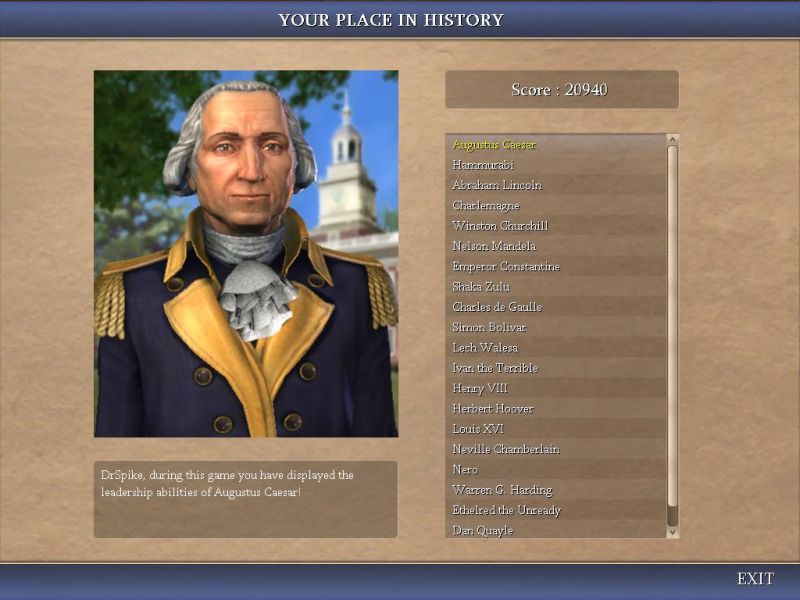Select Ivan the Terrible entry

point(495,368)
